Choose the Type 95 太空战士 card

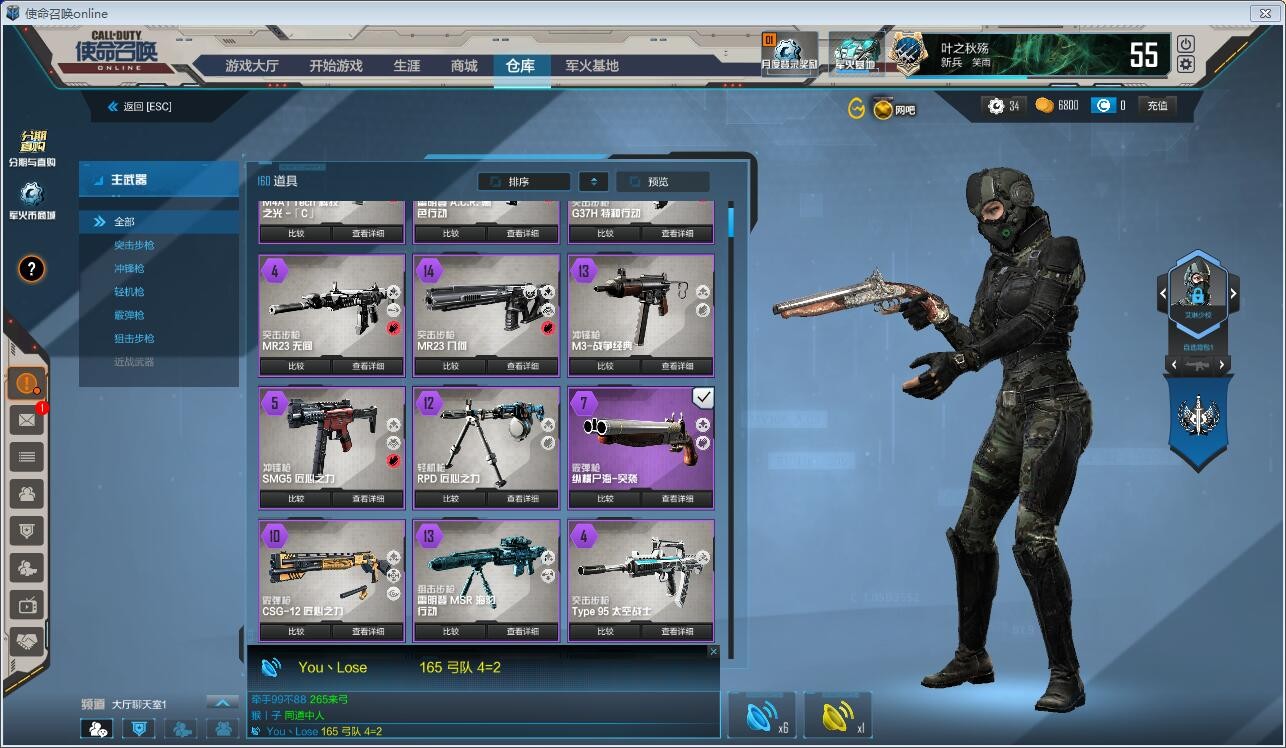[641, 570]
